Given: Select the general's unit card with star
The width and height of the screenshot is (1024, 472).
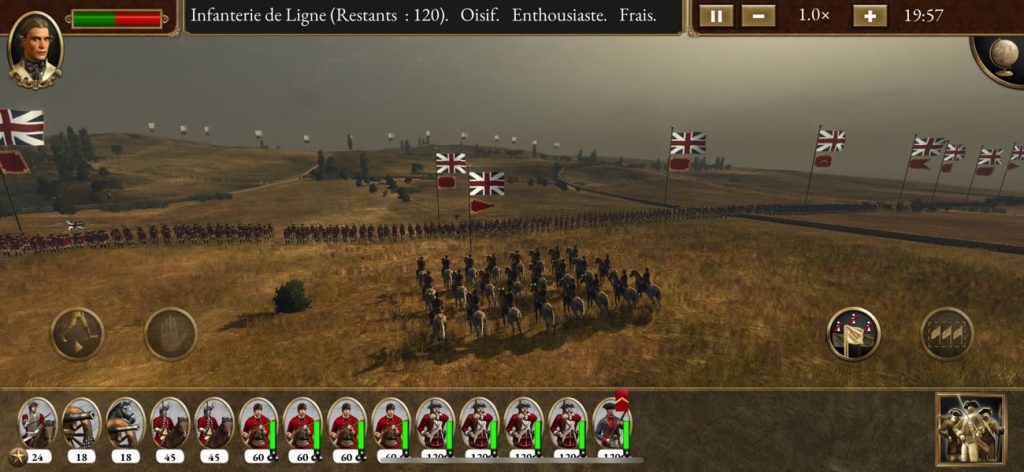Looking at the screenshot, I should [x=37, y=424].
